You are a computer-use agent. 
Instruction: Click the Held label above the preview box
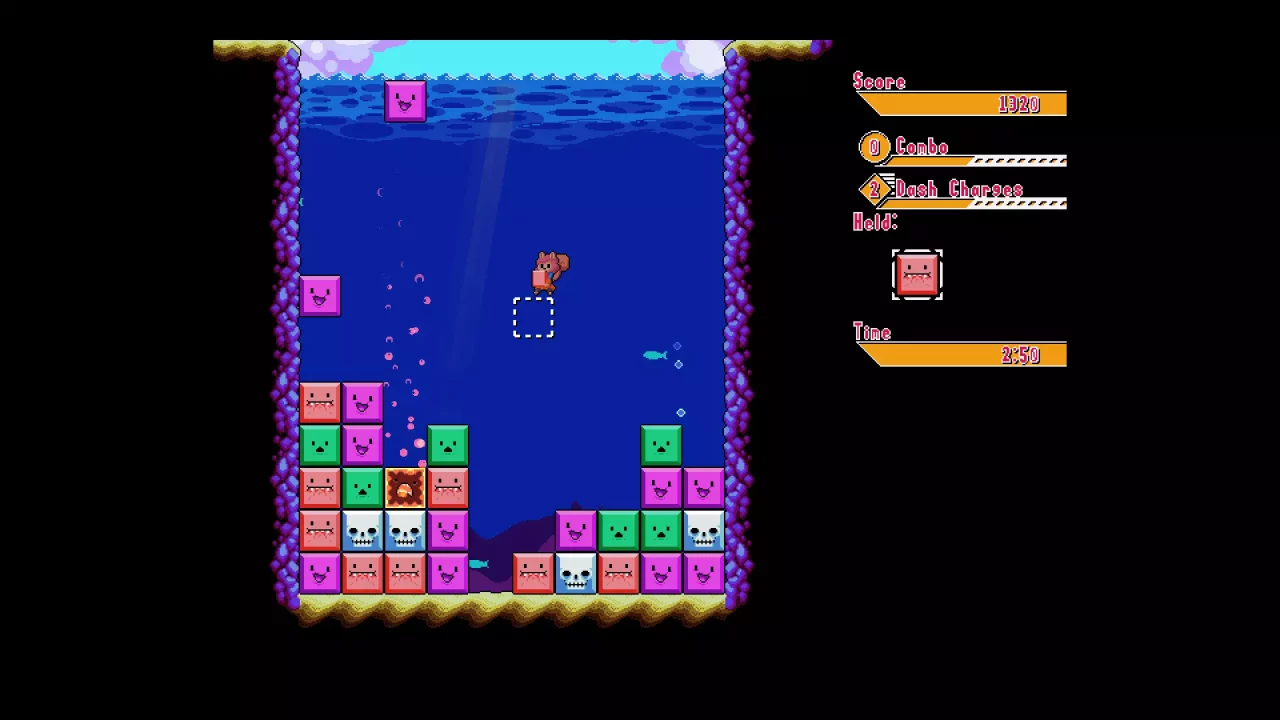(874, 222)
